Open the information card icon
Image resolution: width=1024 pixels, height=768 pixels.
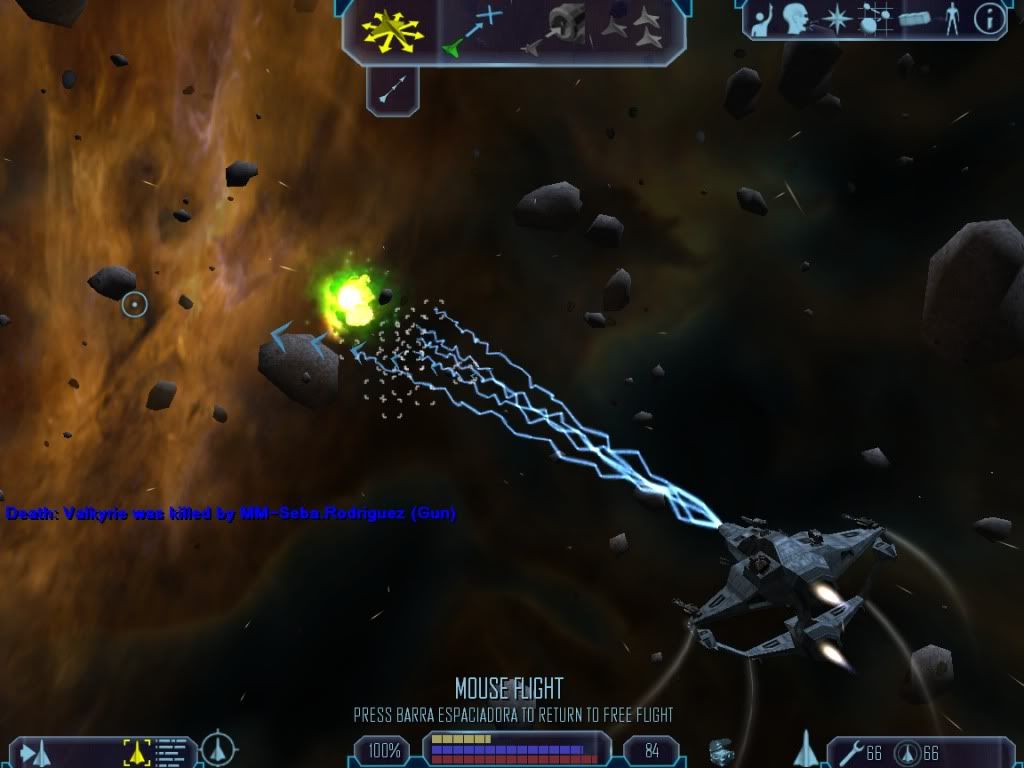989,18
